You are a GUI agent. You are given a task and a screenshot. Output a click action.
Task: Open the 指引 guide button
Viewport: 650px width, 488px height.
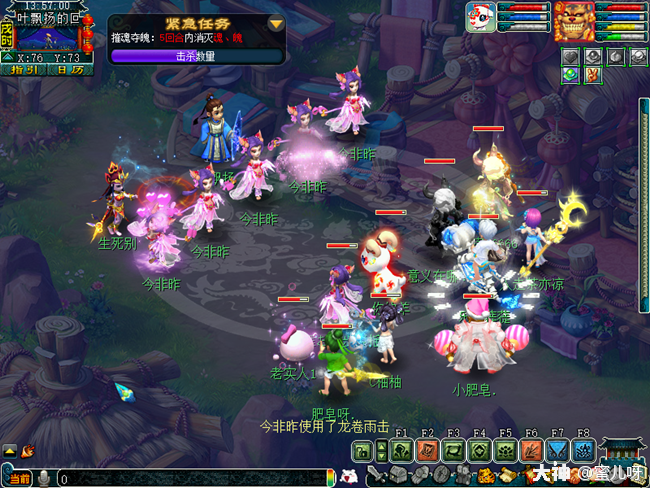pyautogui.click(x=22, y=70)
